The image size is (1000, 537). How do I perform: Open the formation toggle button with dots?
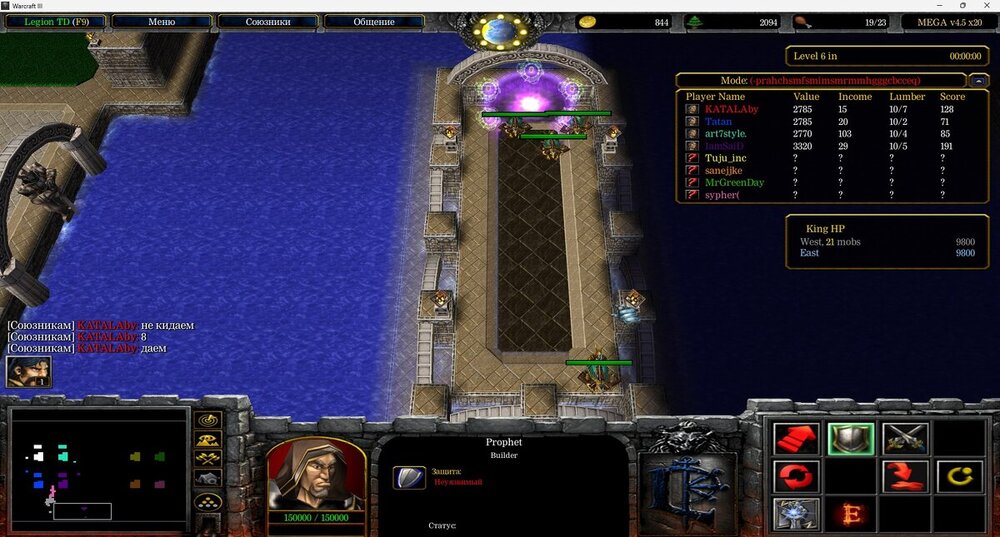[x=208, y=502]
